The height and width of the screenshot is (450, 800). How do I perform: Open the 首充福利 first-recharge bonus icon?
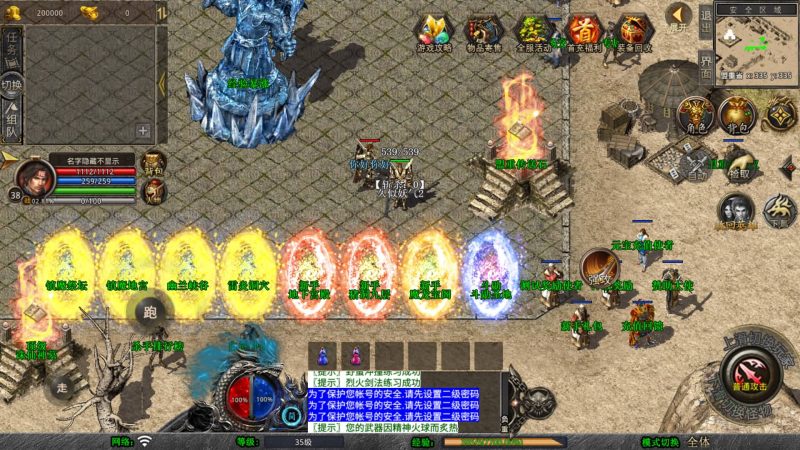coord(583,31)
